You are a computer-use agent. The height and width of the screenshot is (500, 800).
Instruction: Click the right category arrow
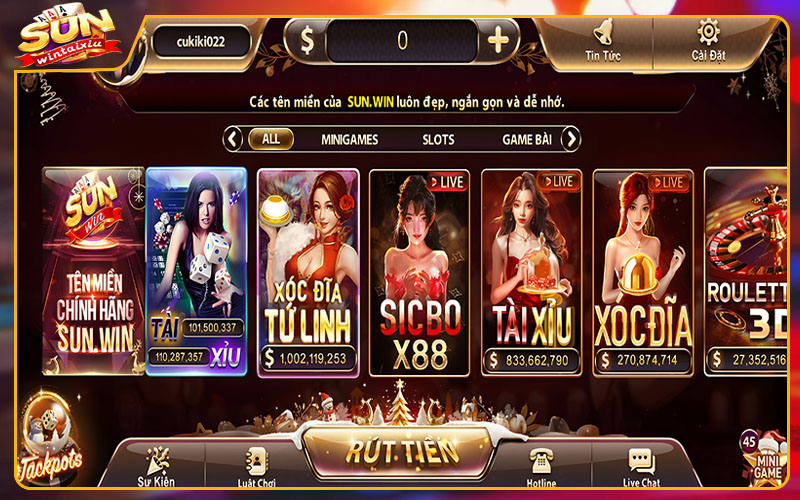(571, 139)
